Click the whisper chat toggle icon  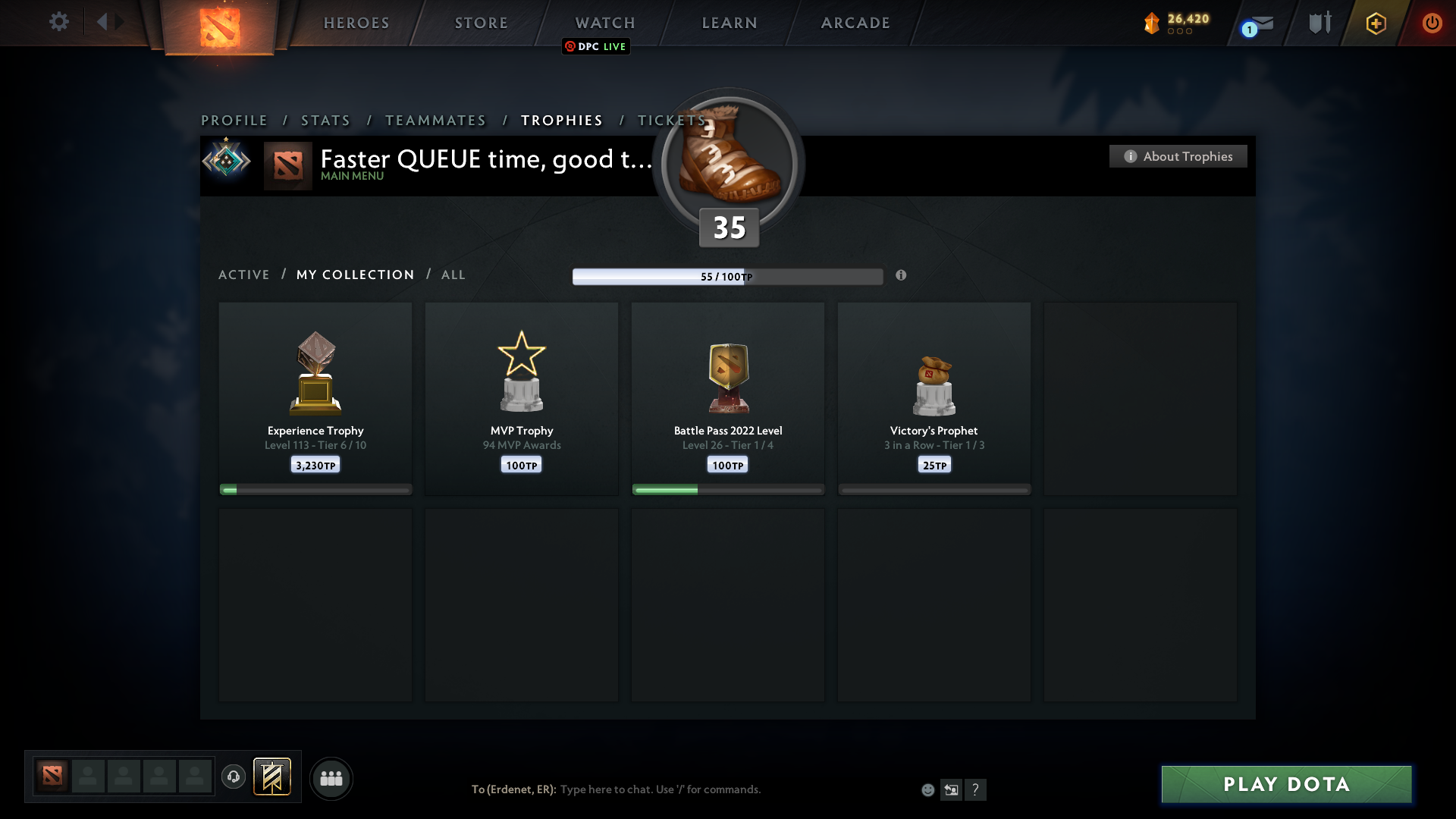coord(952,789)
